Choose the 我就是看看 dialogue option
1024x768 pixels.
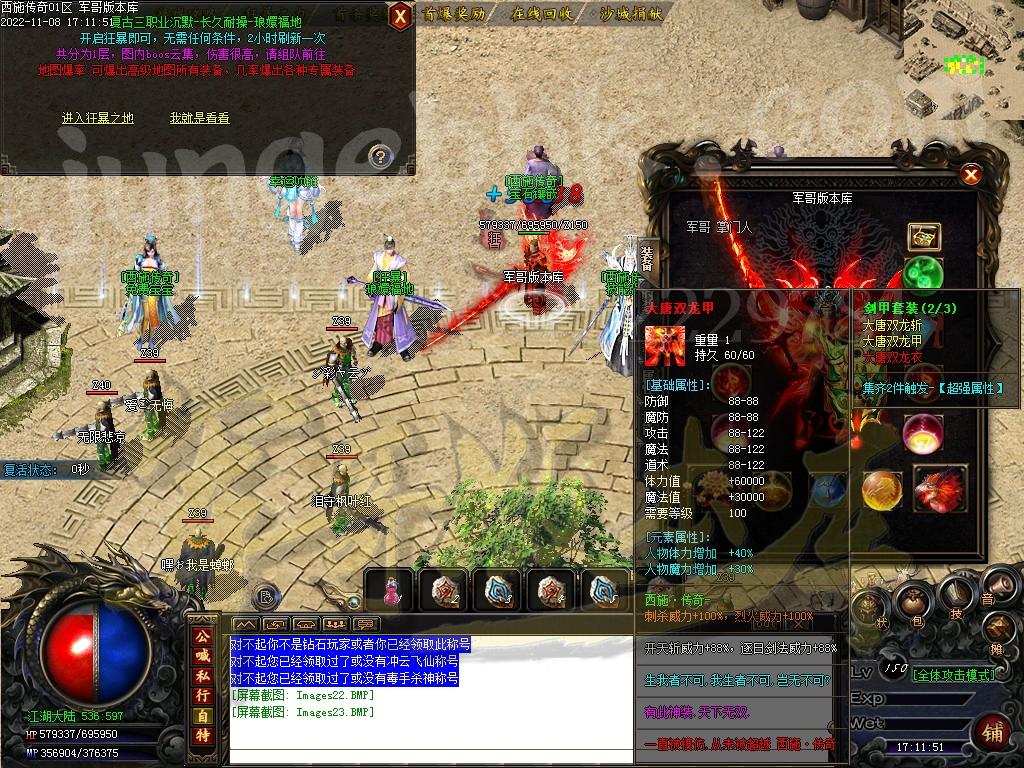pyautogui.click(x=199, y=118)
